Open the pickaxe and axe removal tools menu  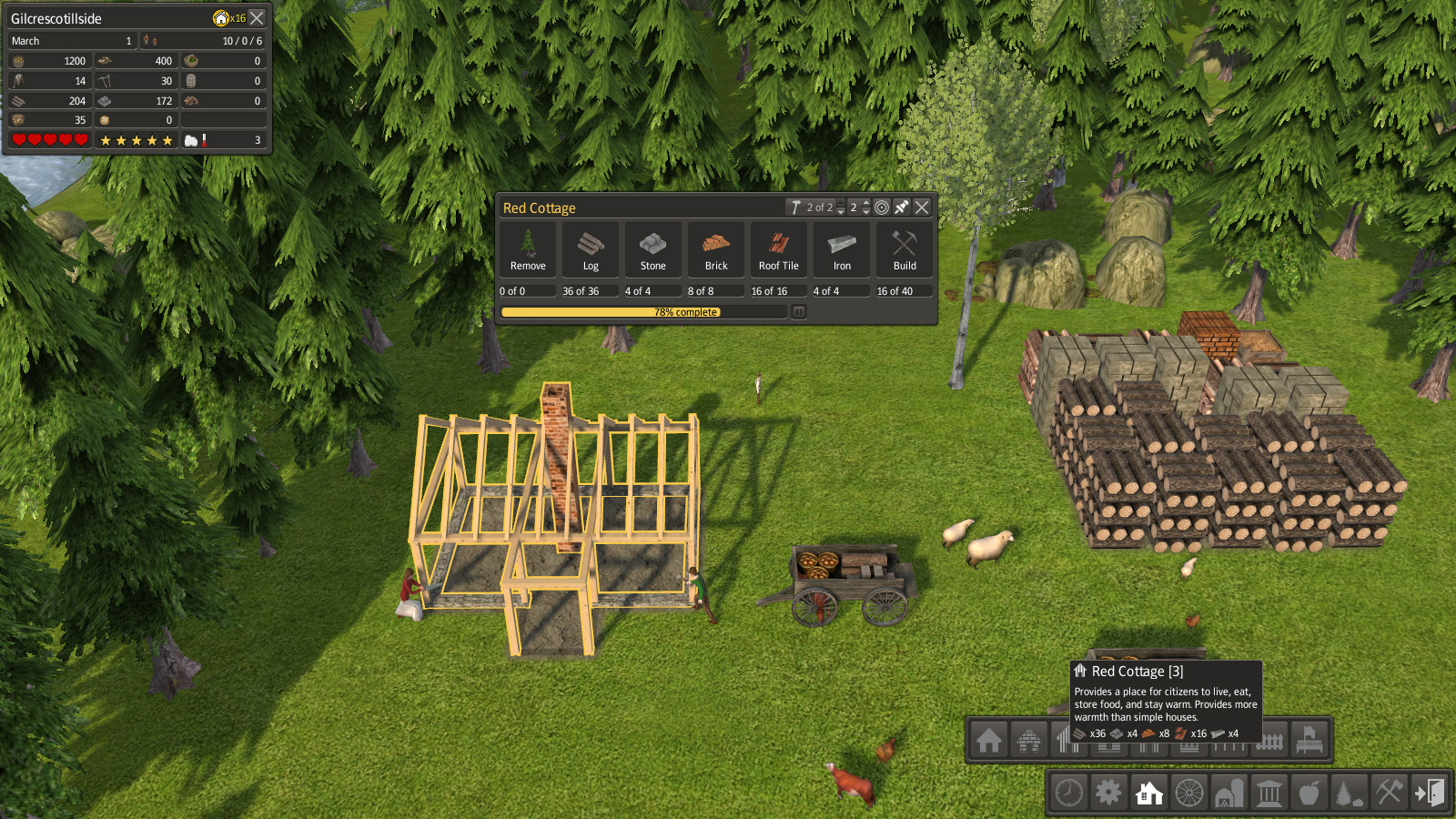coord(1389,793)
